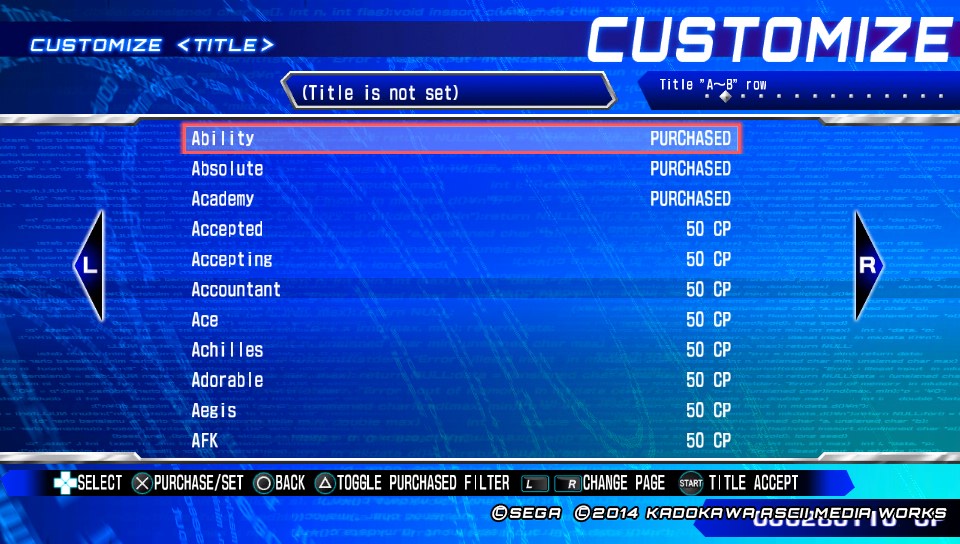The image size is (960, 544).
Task: Go to previous page with L arrow
Action: coord(90,266)
